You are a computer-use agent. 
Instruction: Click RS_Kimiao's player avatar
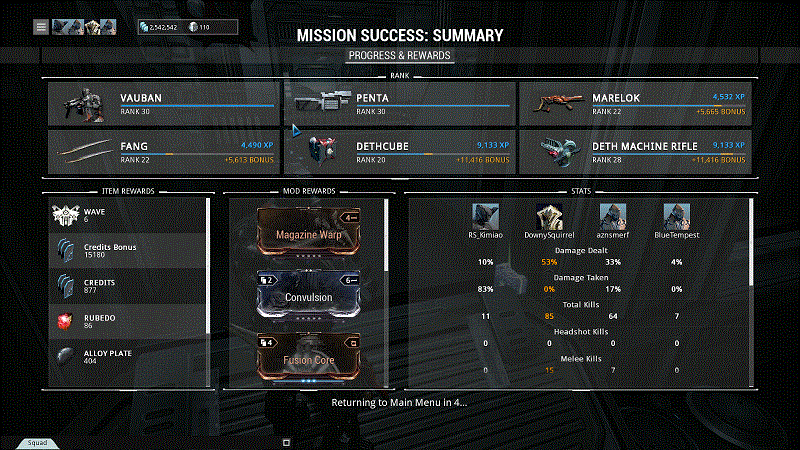[487, 217]
